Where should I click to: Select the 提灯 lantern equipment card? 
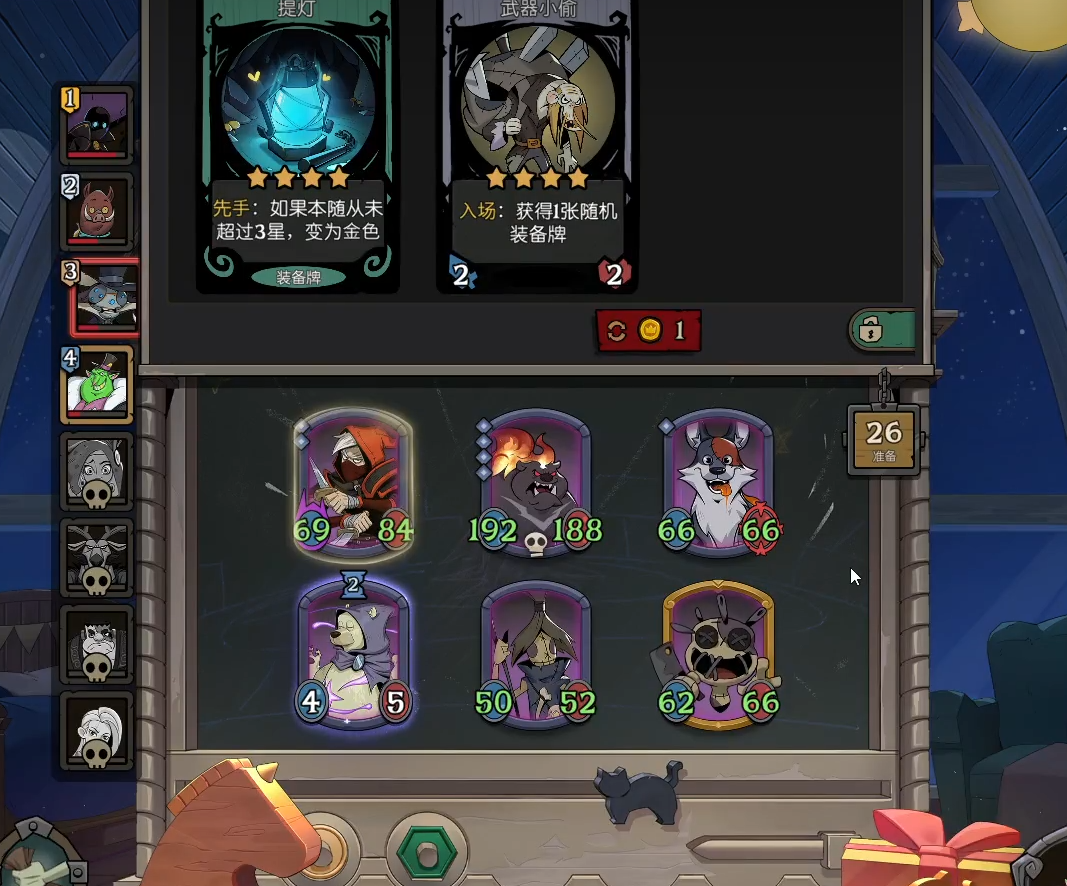click(x=298, y=140)
